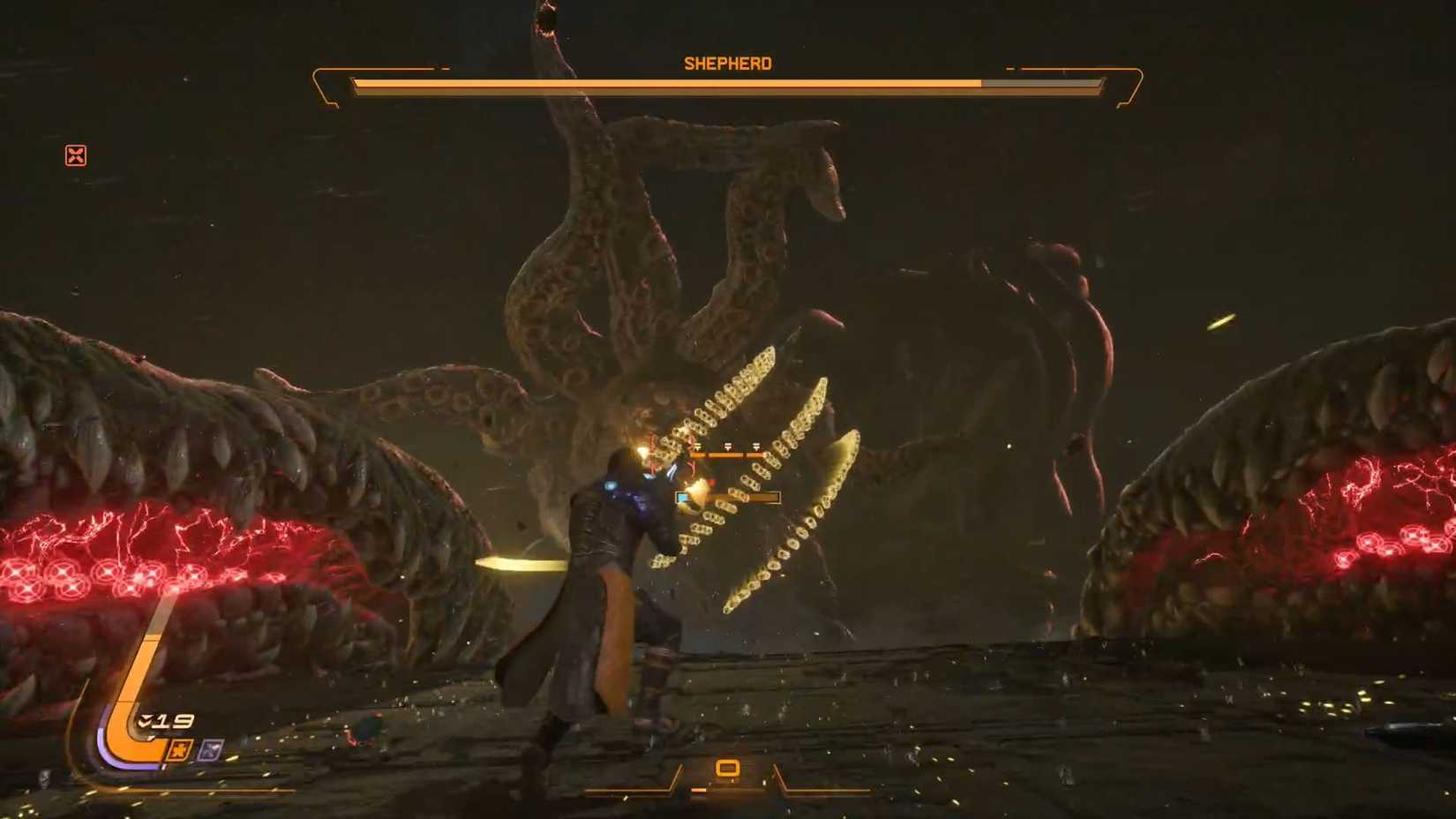The image size is (1456, 819).
Task: Click the rightmost marker above the charge bar
Action: click(756, 447)
